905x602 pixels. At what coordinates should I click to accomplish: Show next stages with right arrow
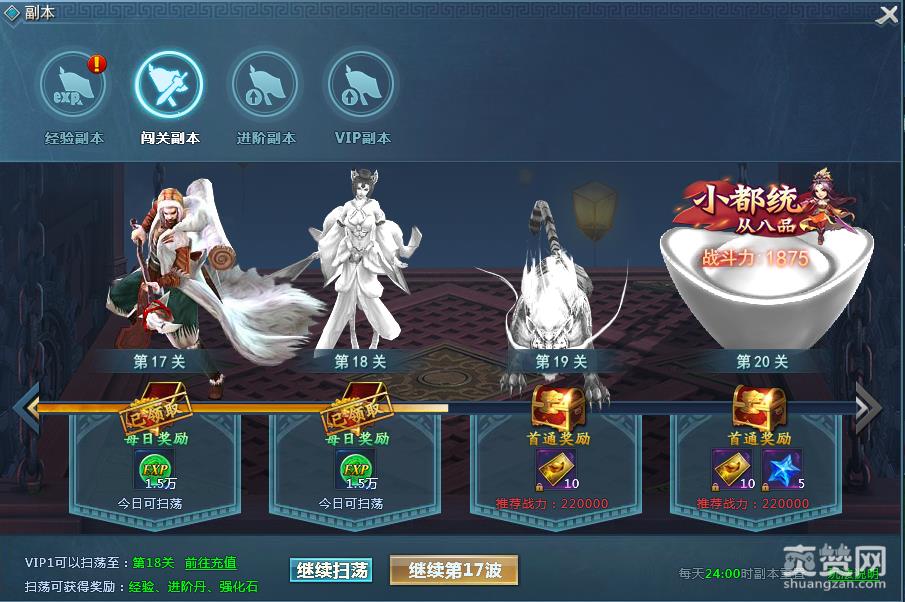coord(867,407)
